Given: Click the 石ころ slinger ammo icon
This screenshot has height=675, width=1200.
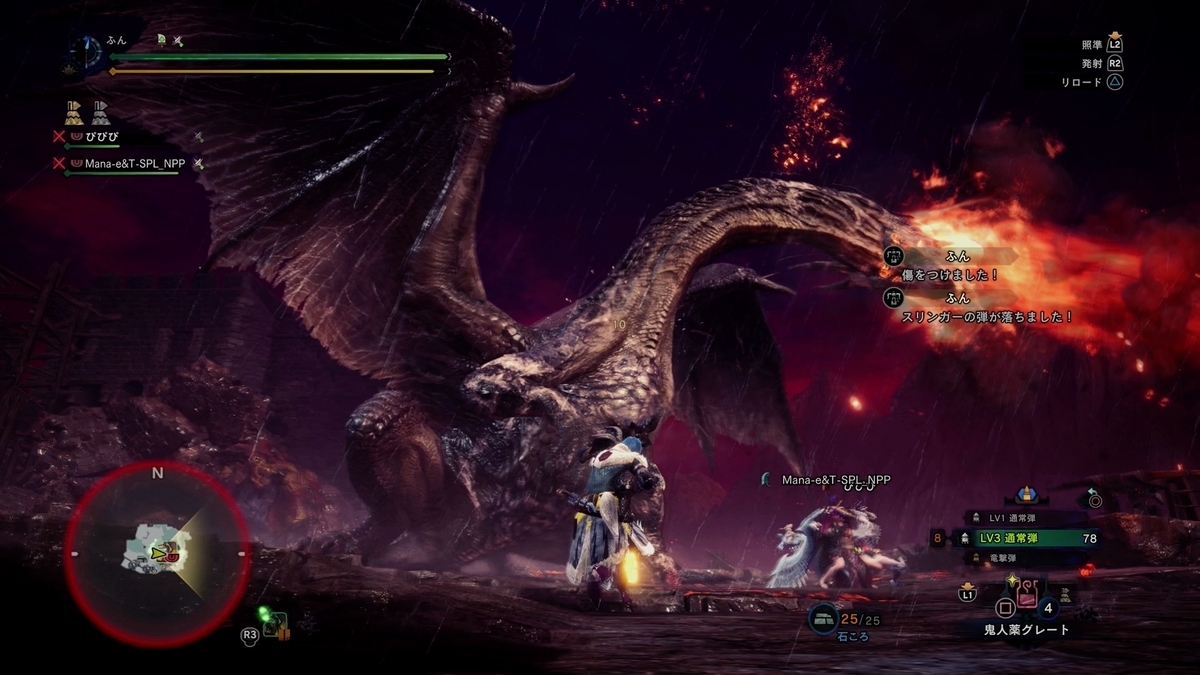Looking at the screenshot, I should (823, 617).
